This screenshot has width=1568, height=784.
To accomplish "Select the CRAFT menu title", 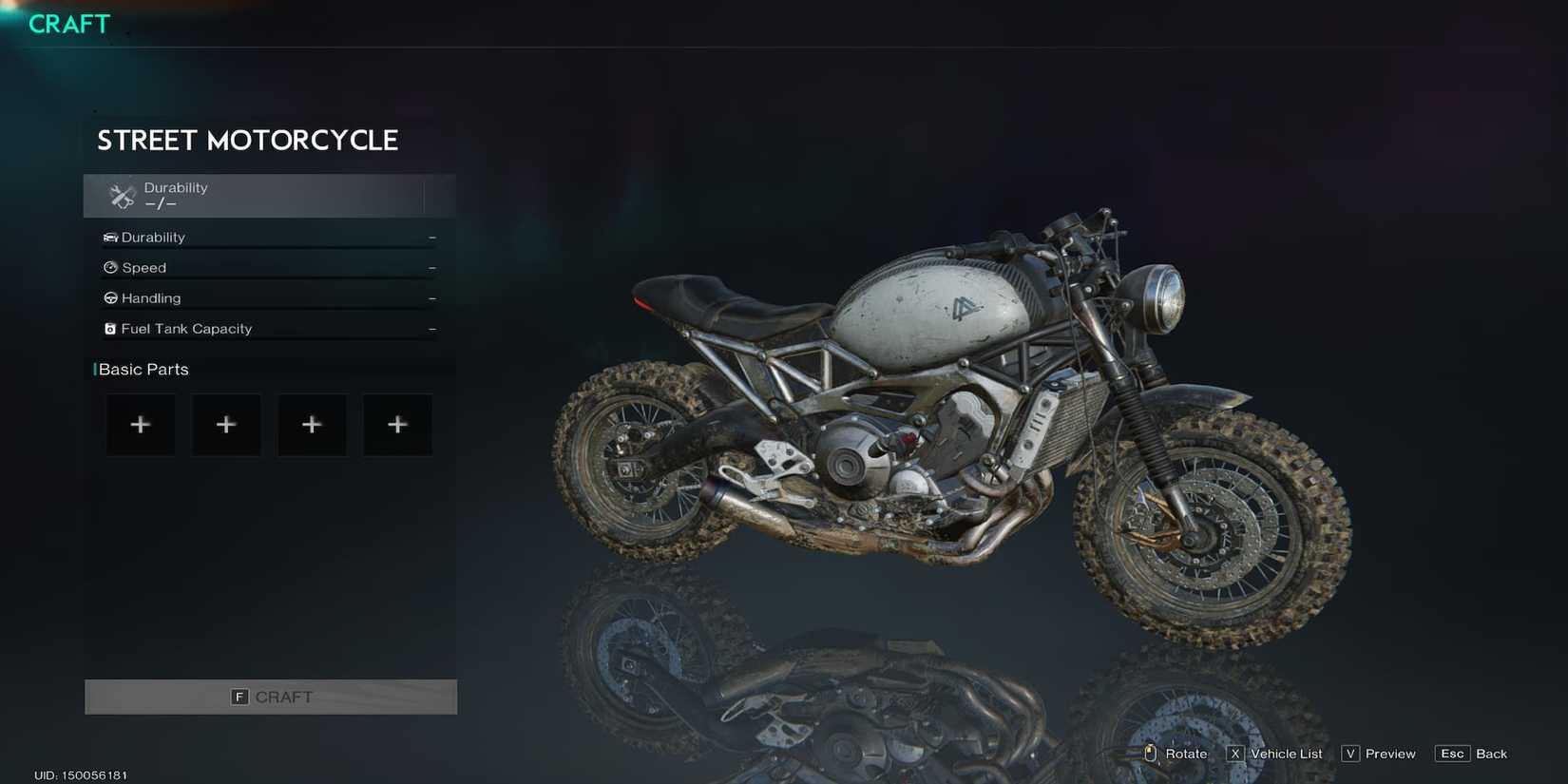I will tap(67, 24).
